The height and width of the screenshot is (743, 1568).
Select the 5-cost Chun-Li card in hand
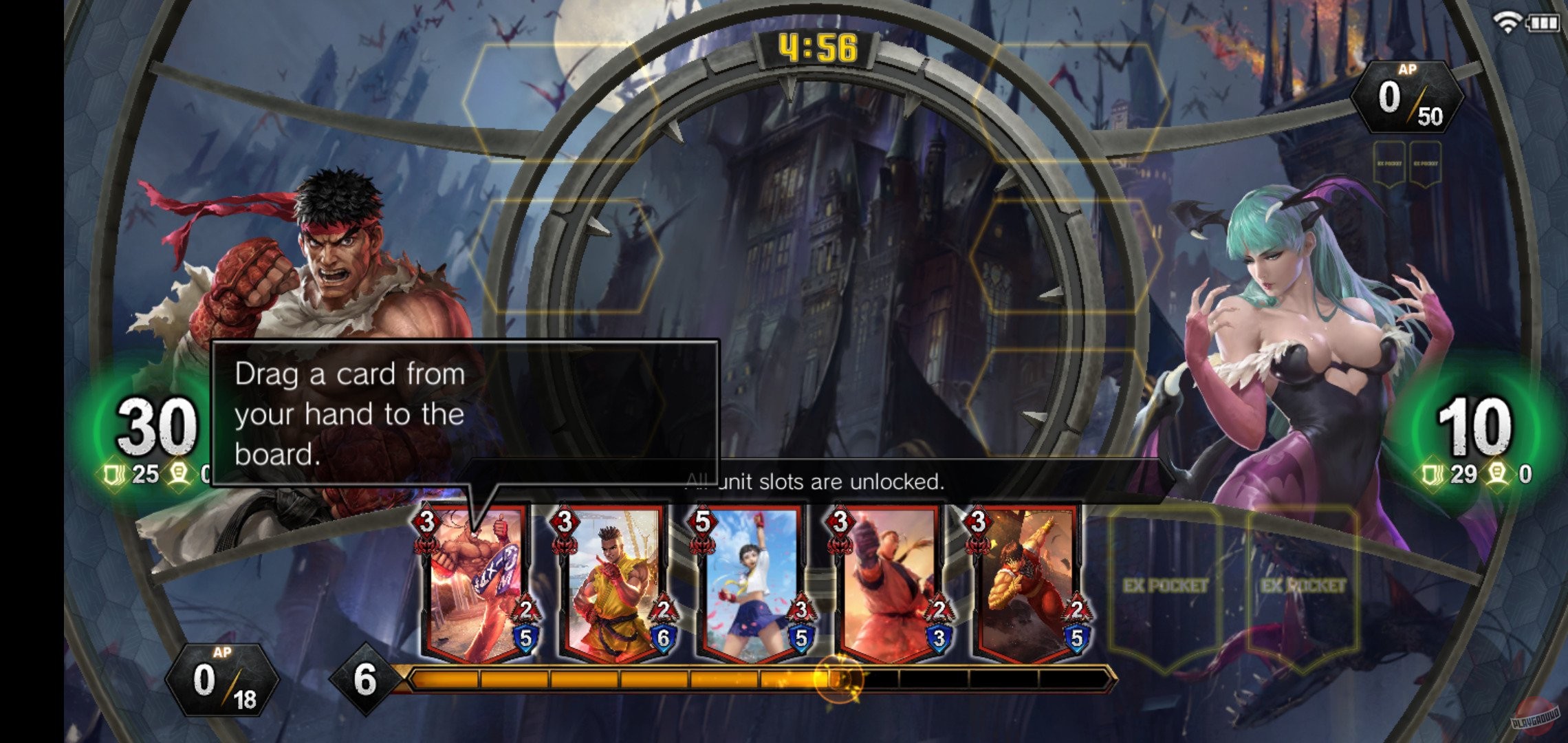tap(750, 588)
